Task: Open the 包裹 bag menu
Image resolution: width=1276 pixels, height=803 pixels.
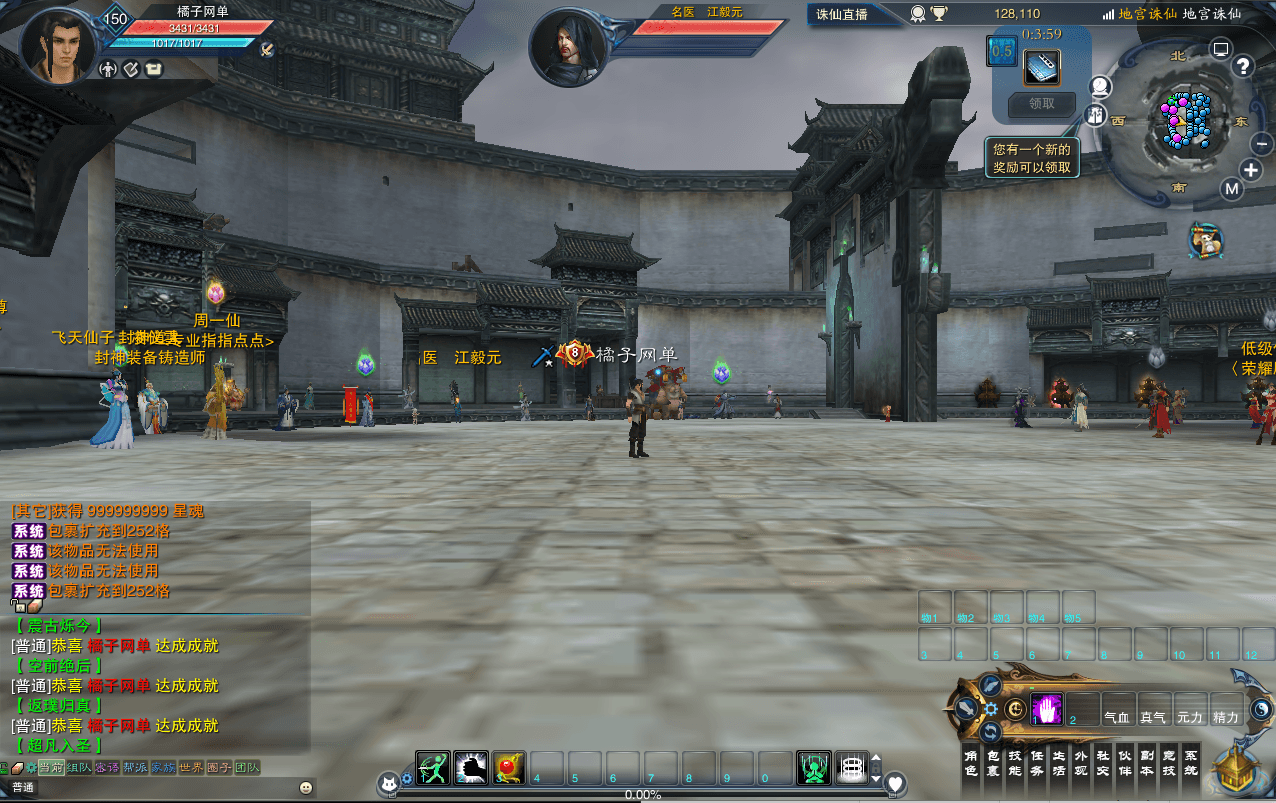Action: click(x=992, y=763)
